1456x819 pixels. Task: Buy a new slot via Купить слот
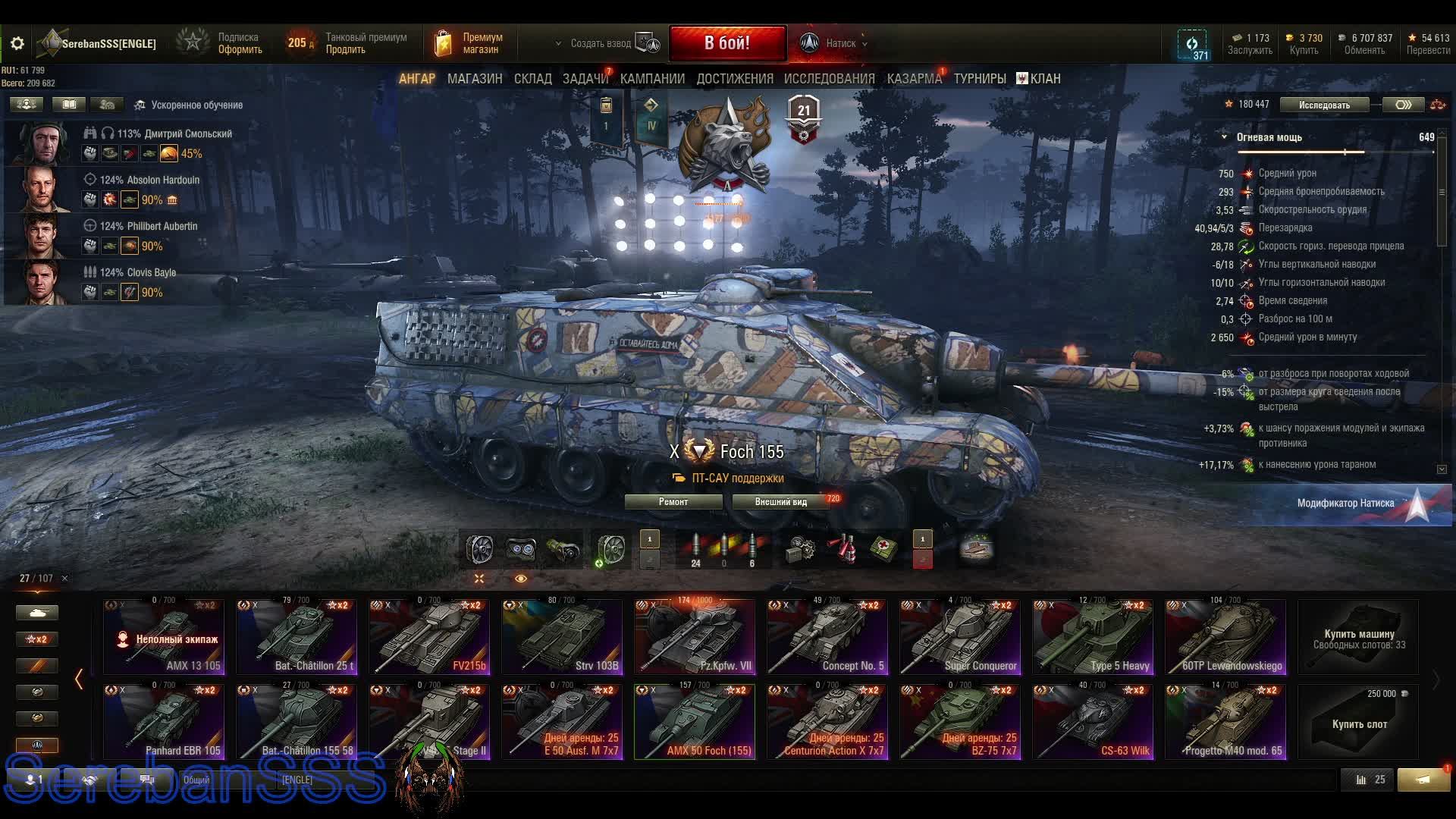click(x=1358, y=722)
